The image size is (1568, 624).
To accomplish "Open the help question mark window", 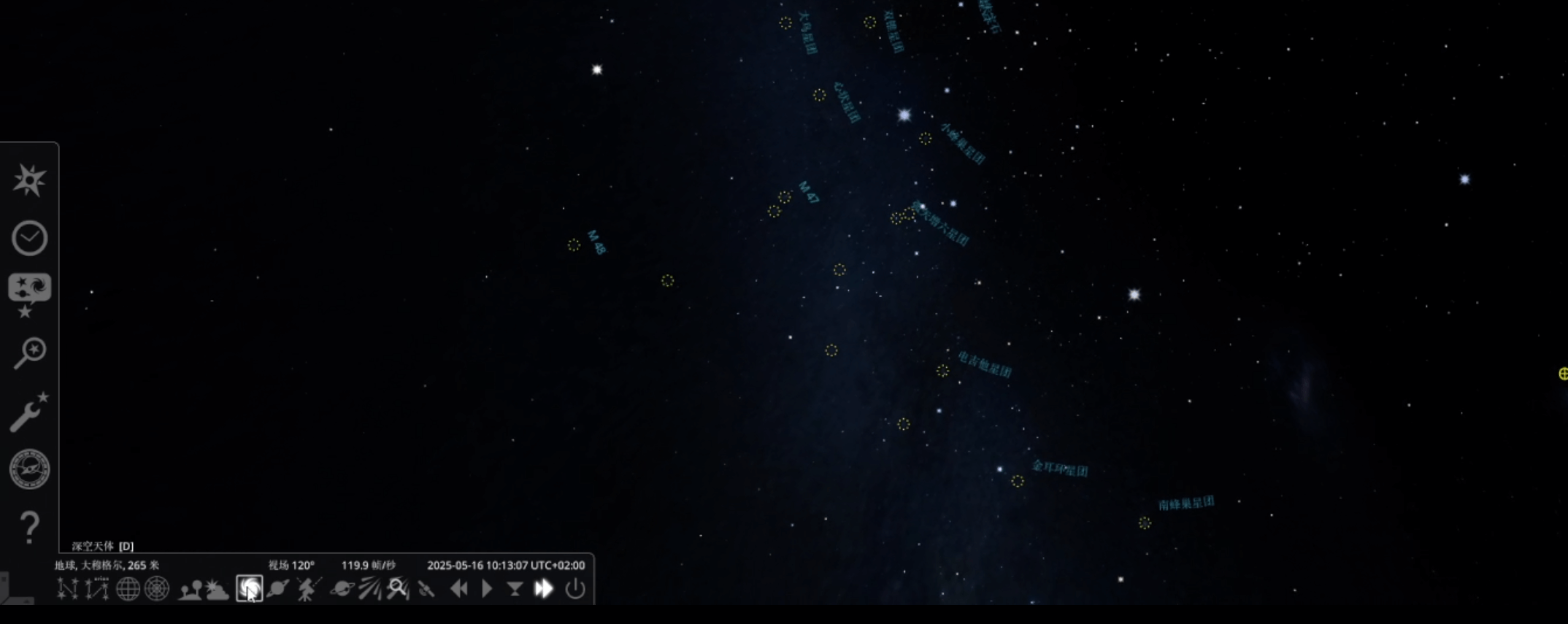I will tap(29, 527).
